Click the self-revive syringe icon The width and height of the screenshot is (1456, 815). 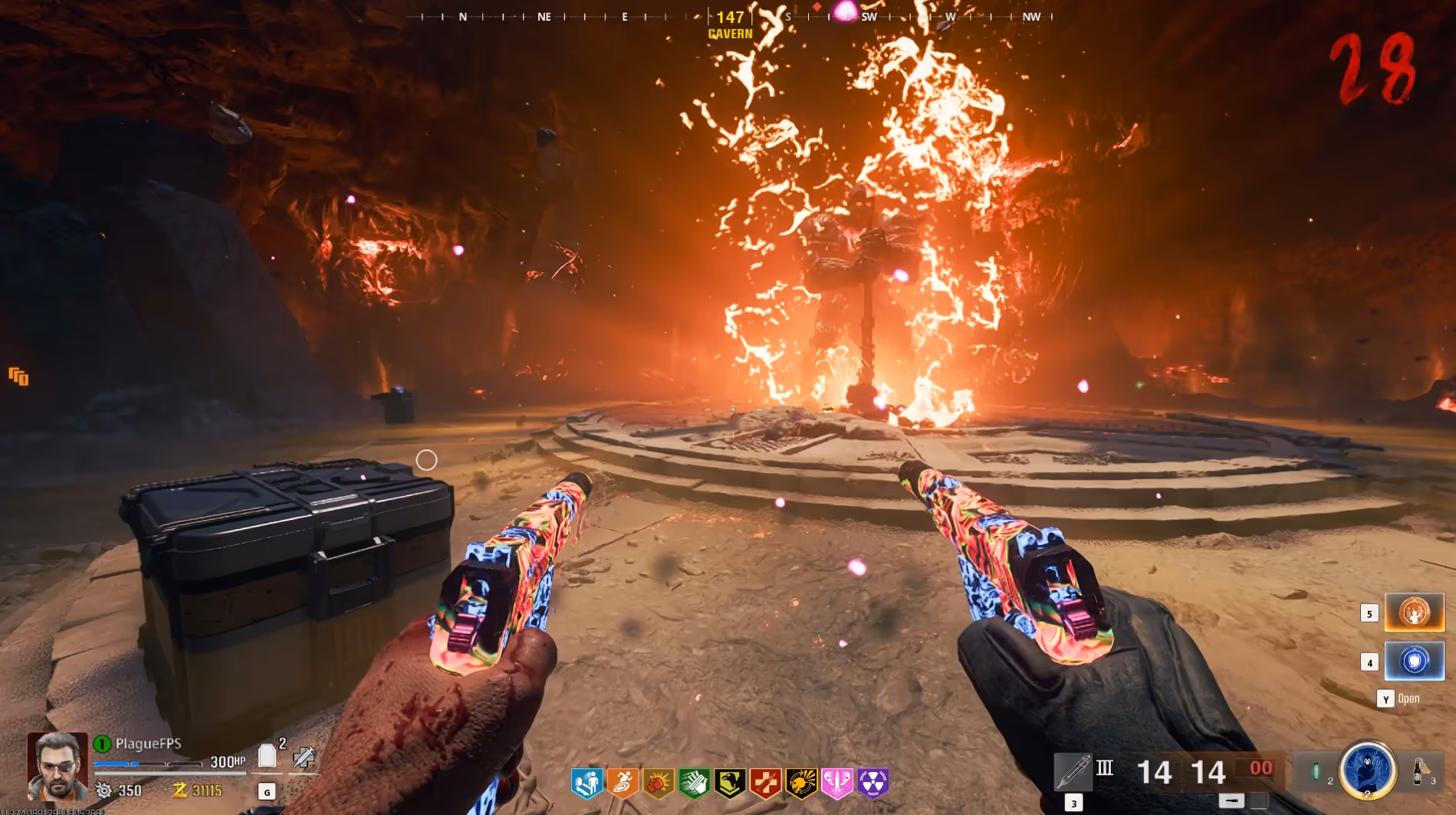coord(304,757)
